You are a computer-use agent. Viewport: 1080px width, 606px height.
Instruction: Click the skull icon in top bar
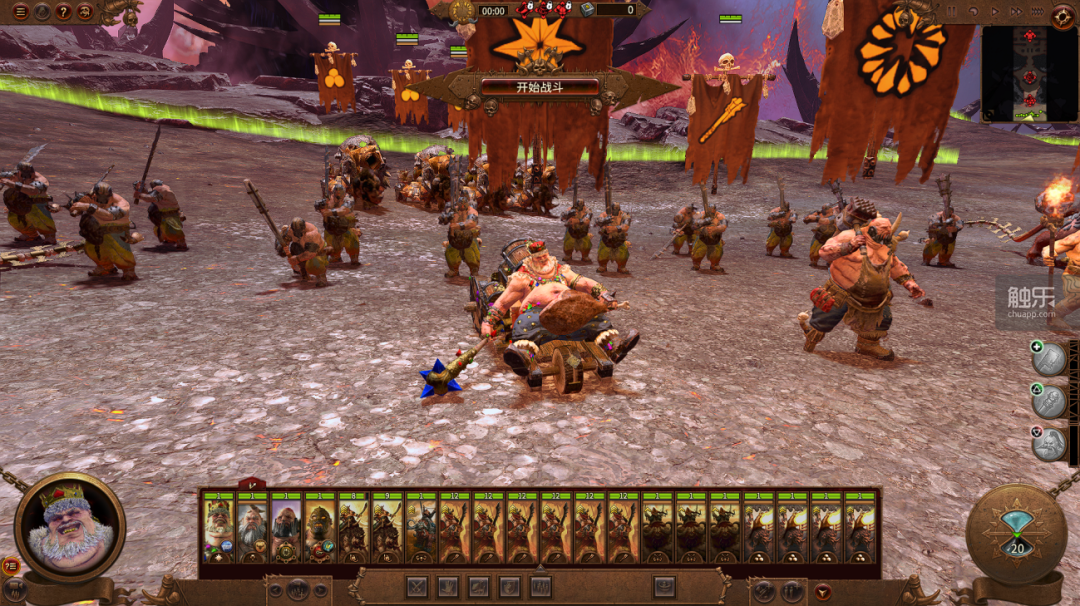click(x=84, y=12)
